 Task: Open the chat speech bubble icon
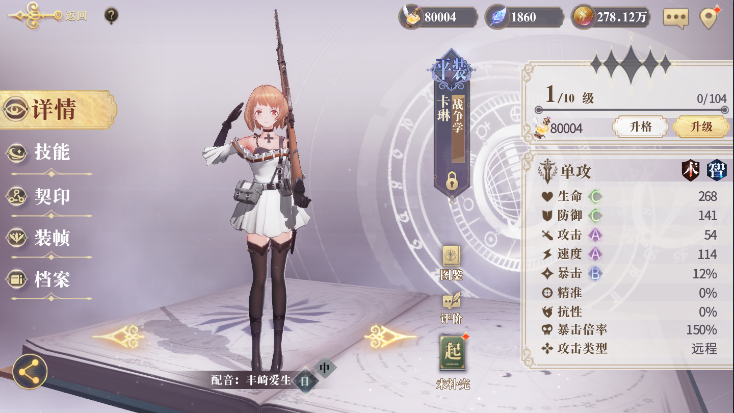[676, 17]
